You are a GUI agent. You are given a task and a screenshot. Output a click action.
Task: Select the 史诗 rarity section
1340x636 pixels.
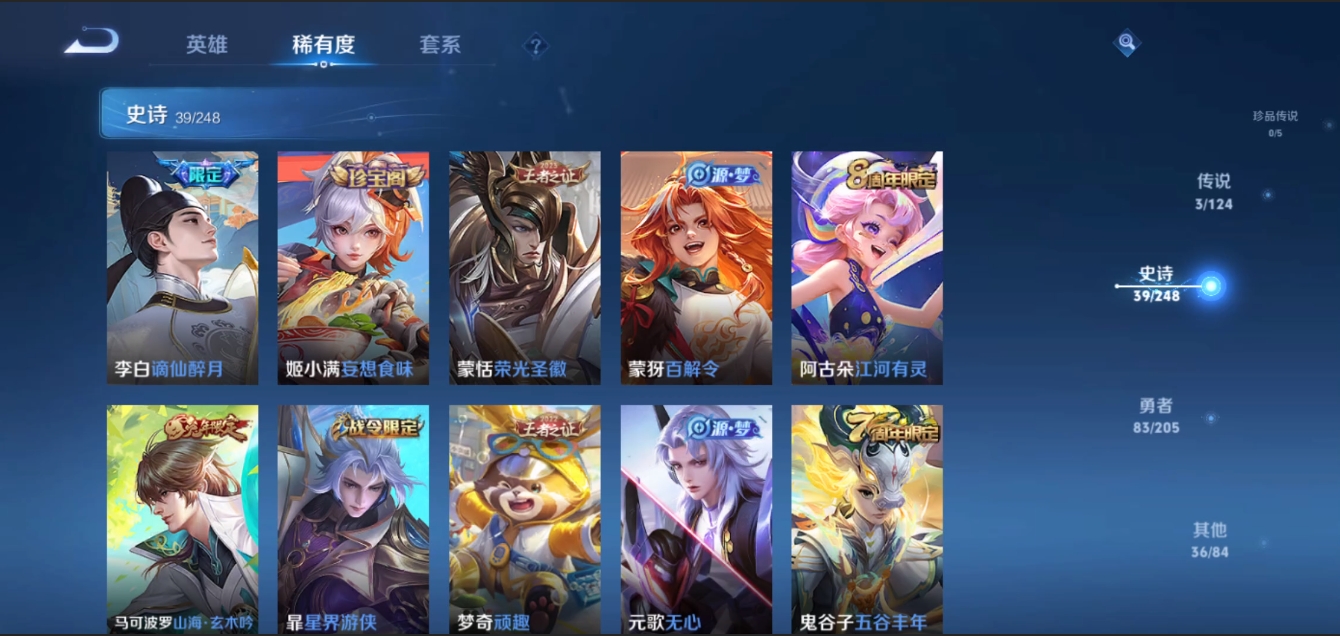[x=1157, y=284]
